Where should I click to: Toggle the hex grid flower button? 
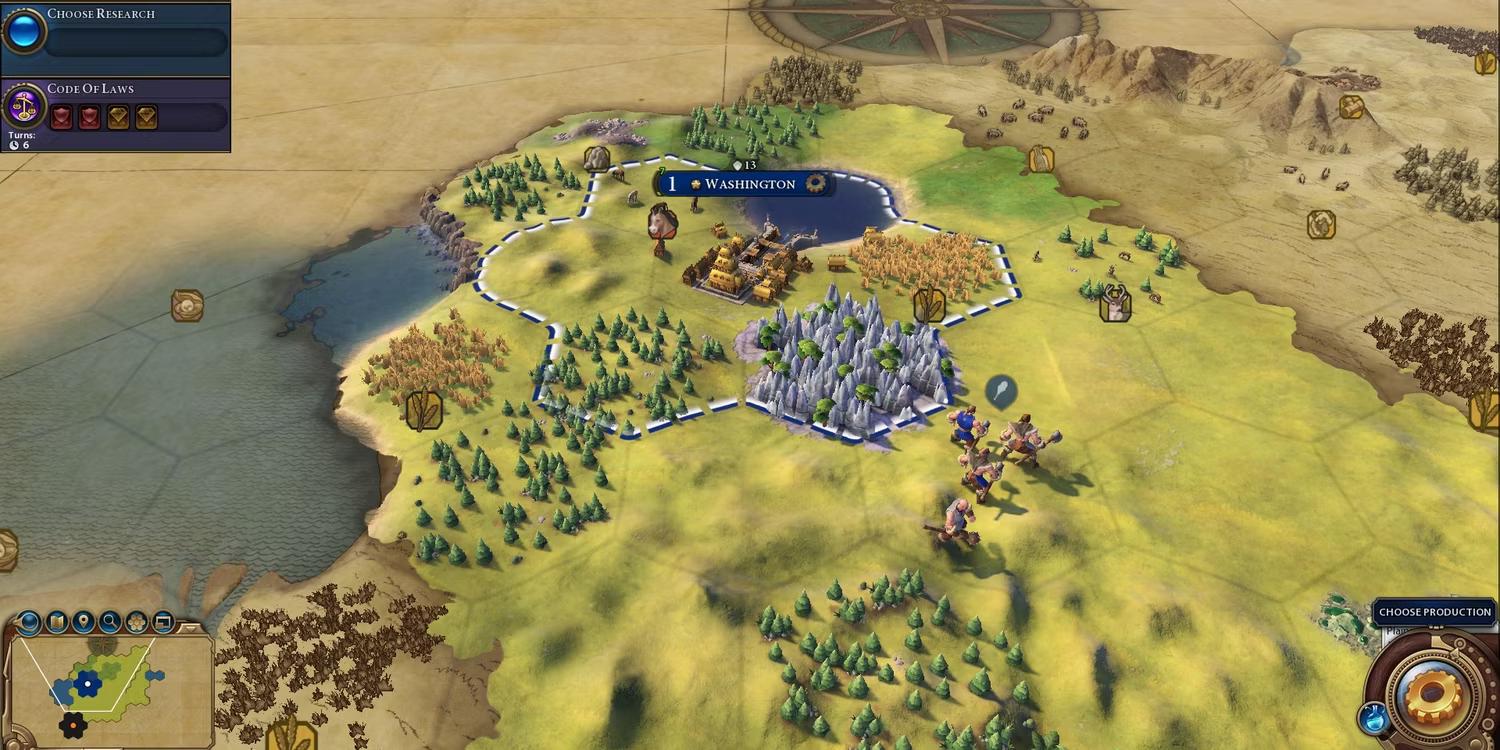[137, 623]
